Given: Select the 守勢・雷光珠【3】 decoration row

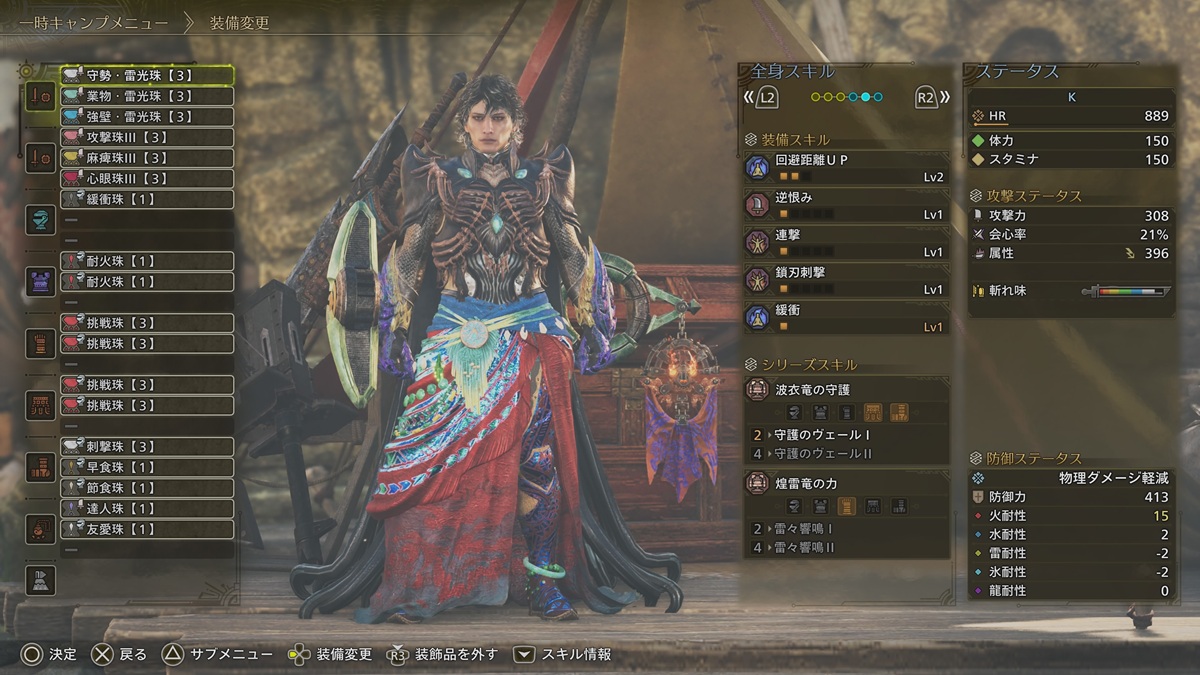Looking at the screenshot, I should tap(147, 75).
